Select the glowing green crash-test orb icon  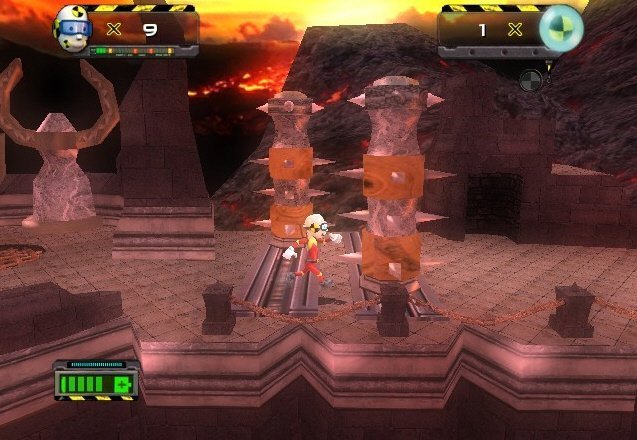pyautogui.click(x=560, y=28)
